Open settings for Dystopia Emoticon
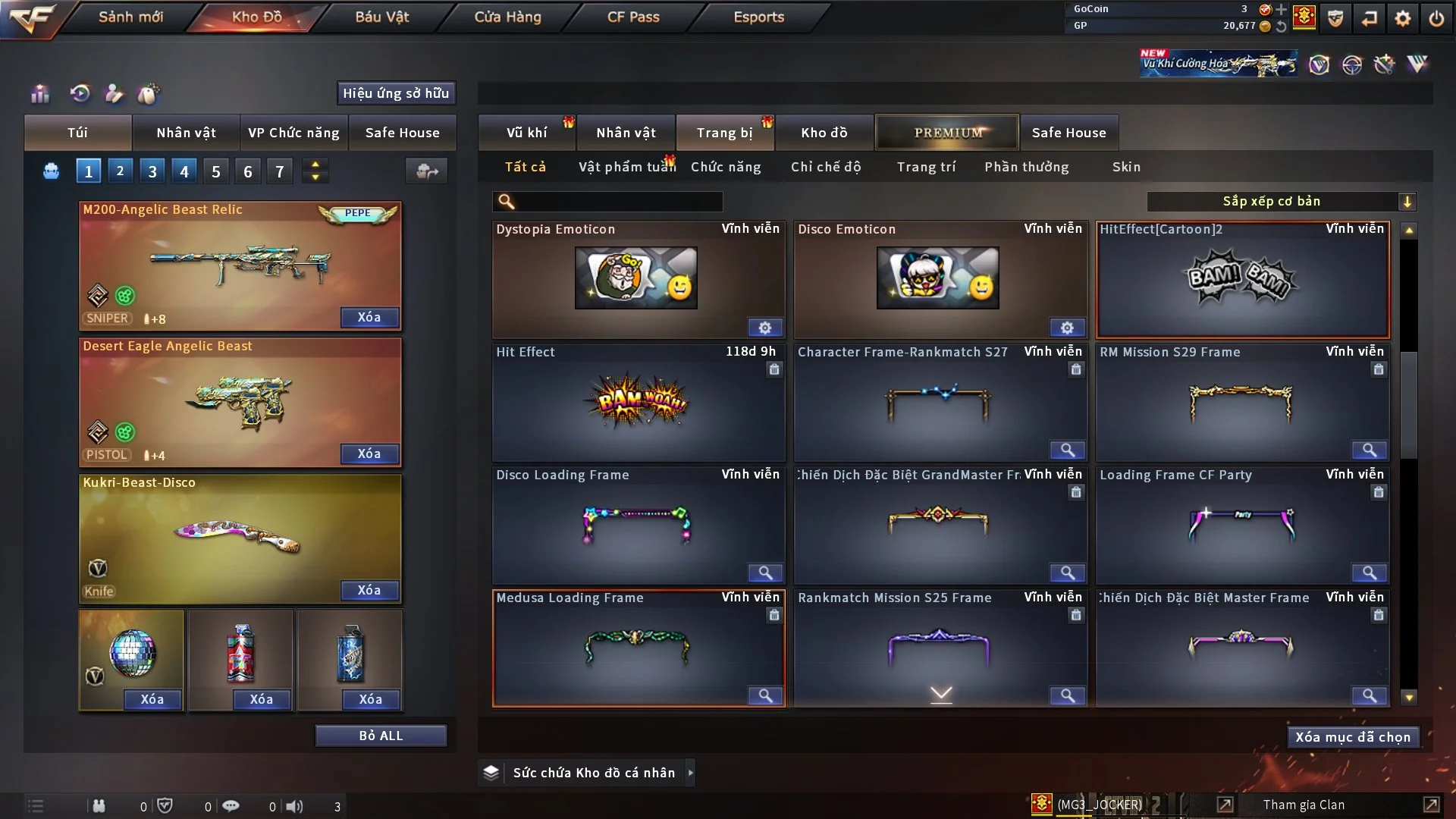The image size is (1456, 819). click(x=764, y=328)
